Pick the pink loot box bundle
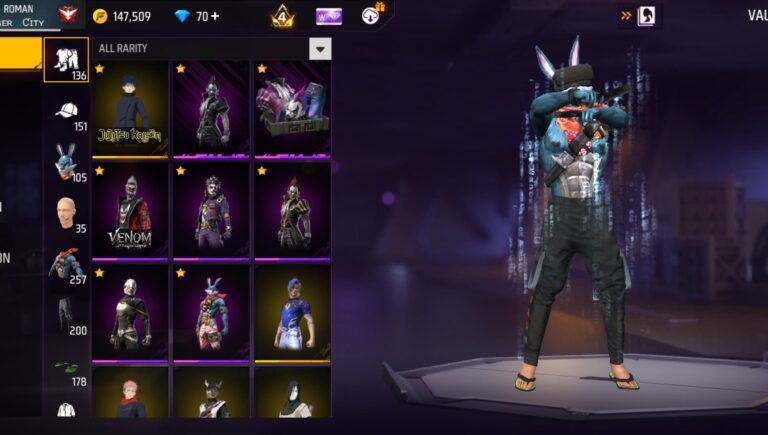 click(x=291, y=109)
